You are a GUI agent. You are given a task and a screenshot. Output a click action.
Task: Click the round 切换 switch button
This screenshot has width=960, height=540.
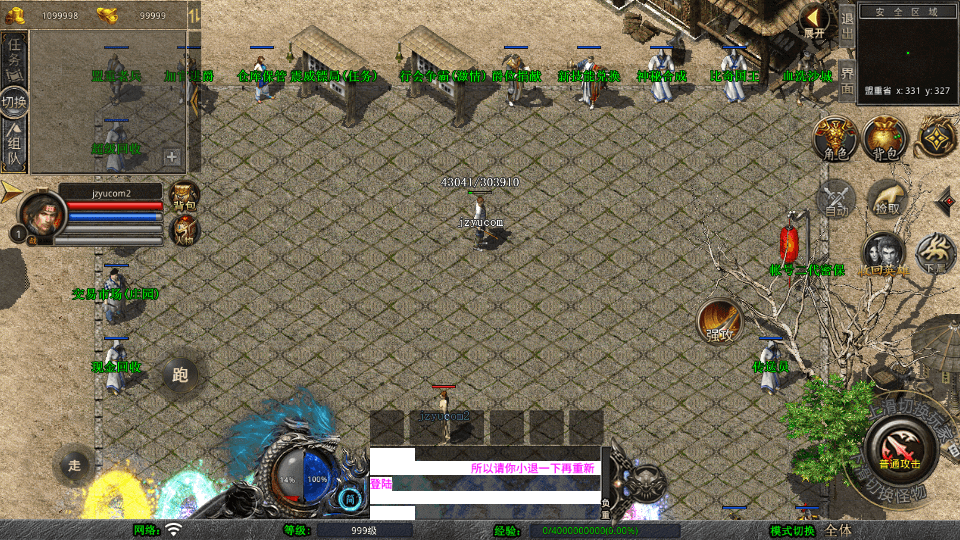click(x=15, y=102)
